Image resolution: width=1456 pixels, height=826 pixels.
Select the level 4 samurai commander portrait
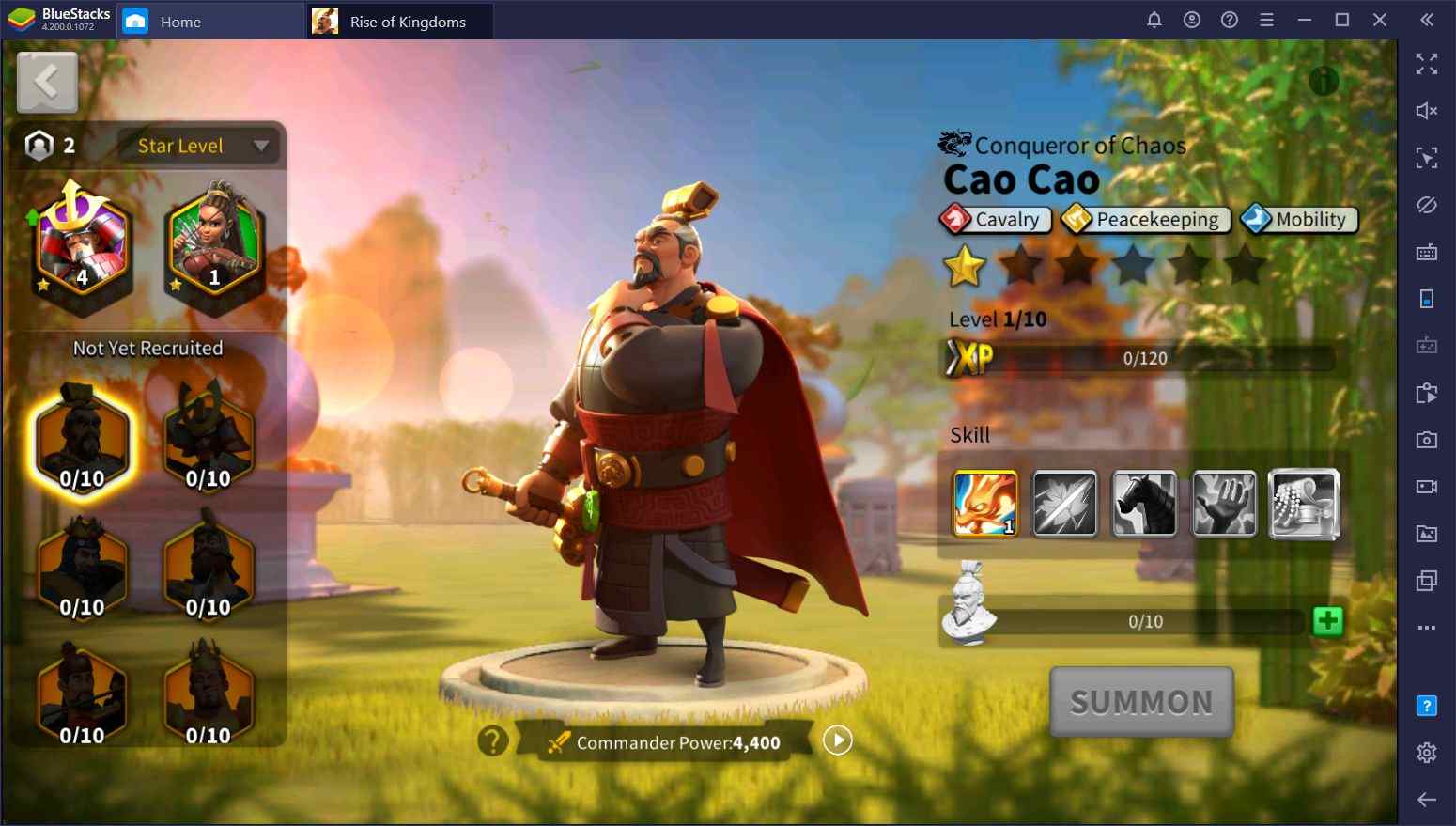coord(82,246)
